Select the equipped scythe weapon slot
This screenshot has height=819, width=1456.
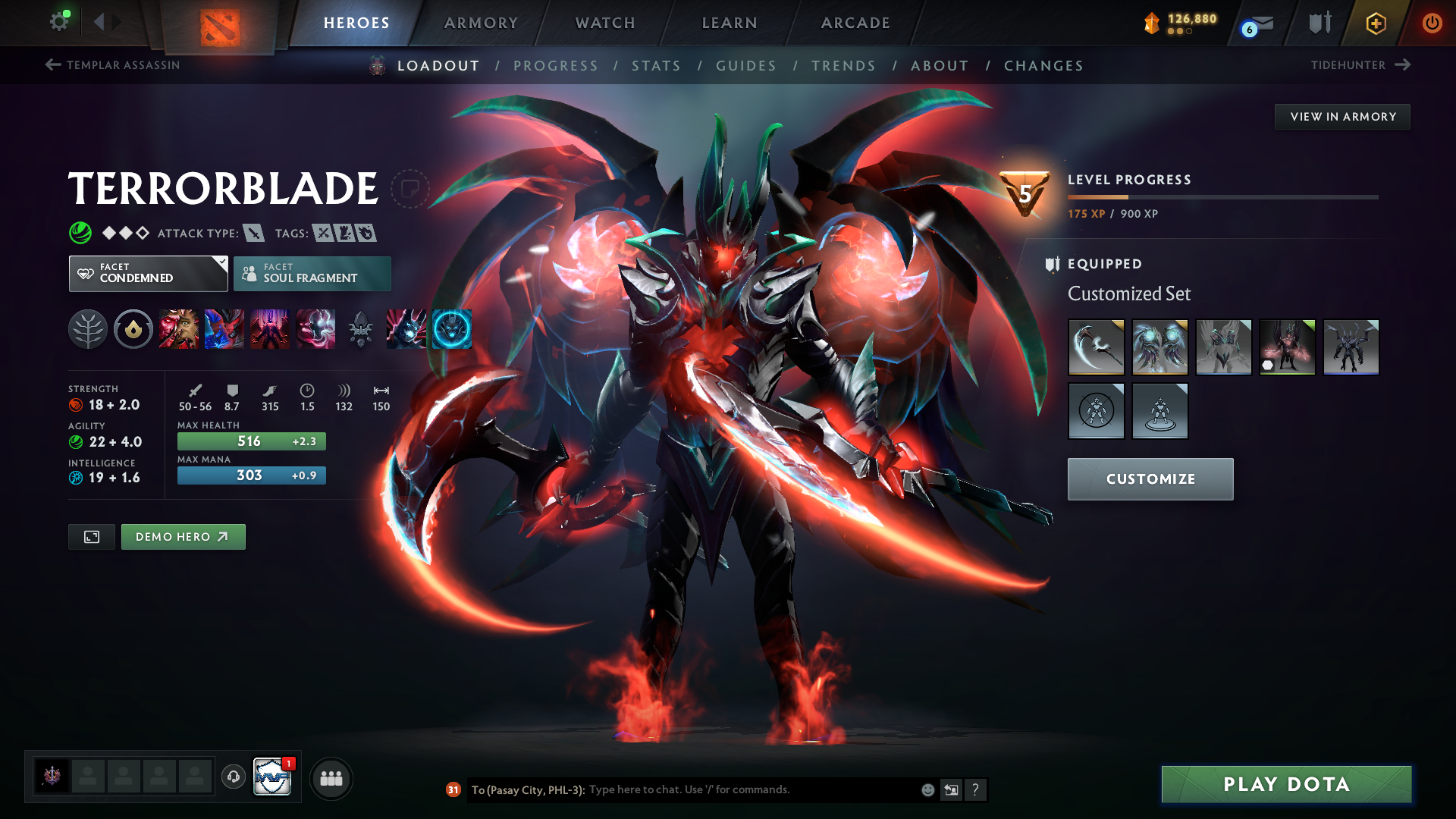coord(1096,347)
